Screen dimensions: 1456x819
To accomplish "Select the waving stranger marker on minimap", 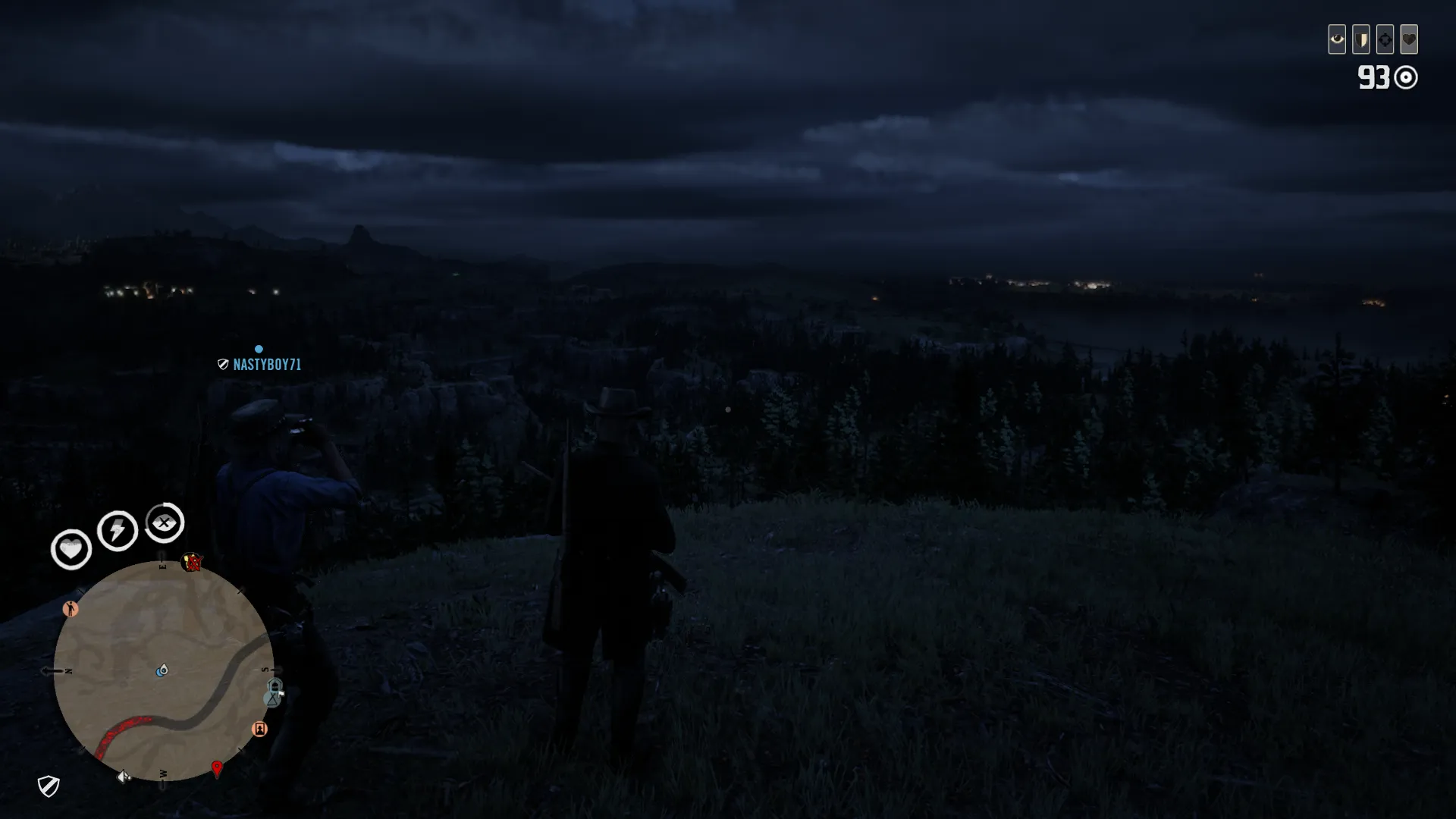I will [71, 609].
